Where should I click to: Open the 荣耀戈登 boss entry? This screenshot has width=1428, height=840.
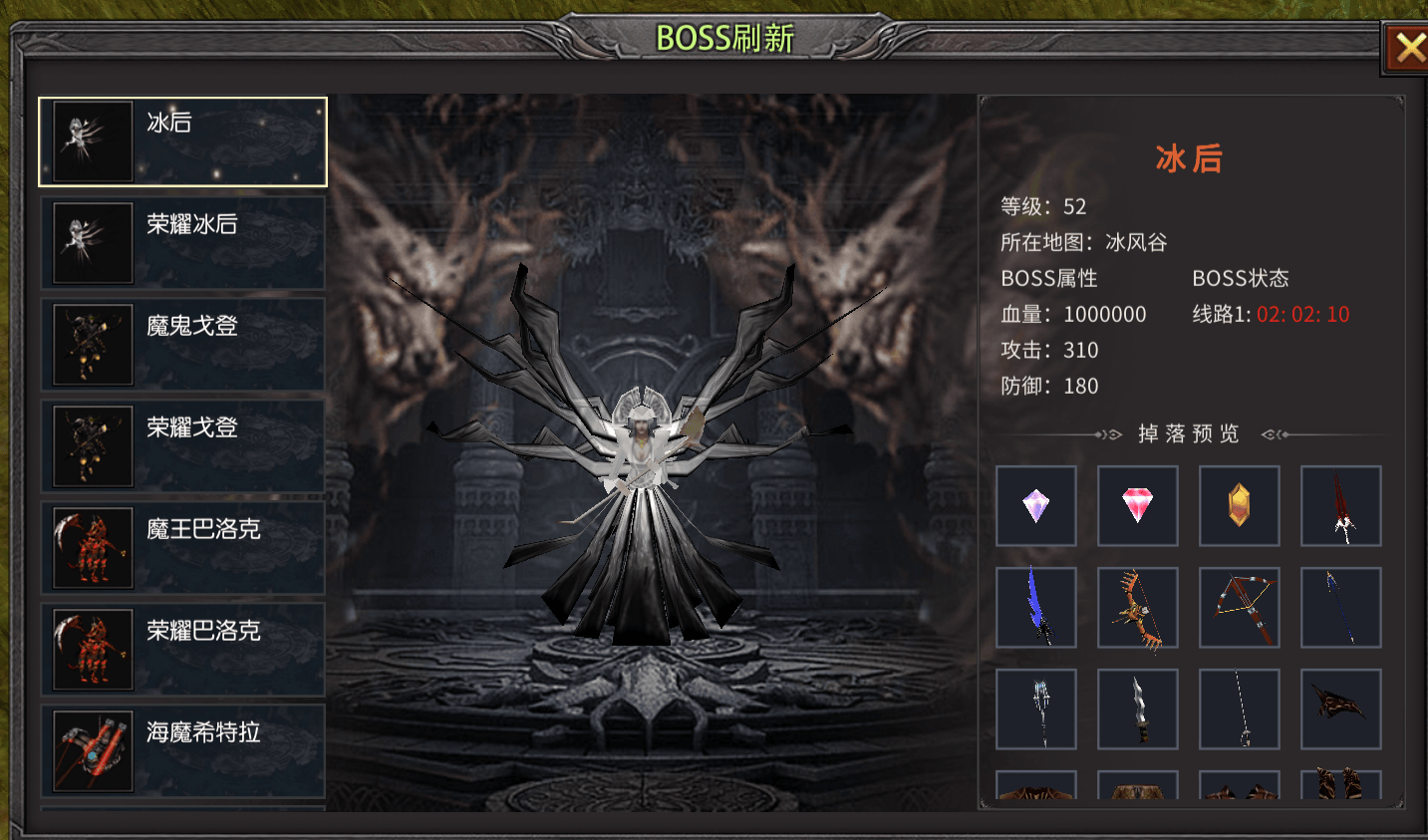pyautogui.click(x=183, y=446)
